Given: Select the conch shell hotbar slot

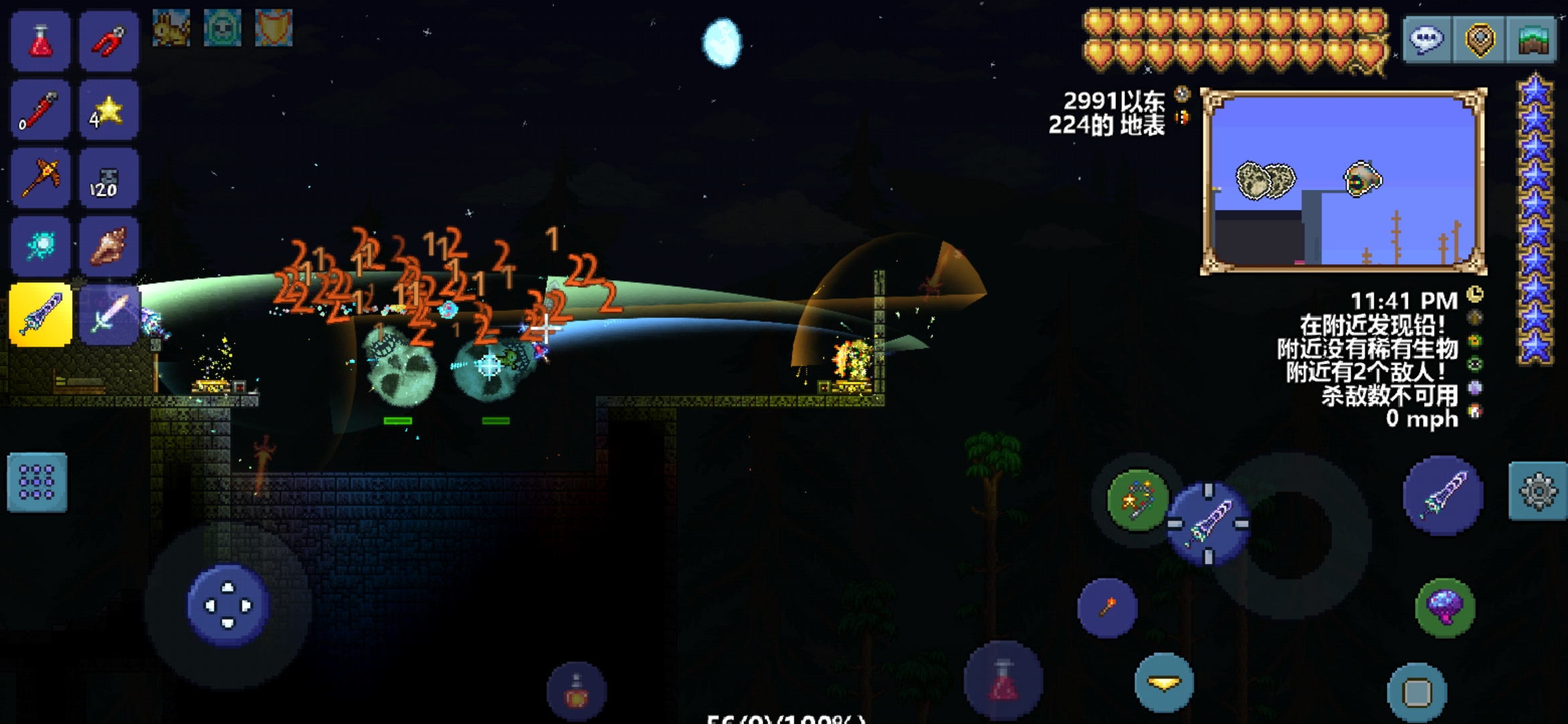Looking at the screenshot, I should tap(109, 246).
